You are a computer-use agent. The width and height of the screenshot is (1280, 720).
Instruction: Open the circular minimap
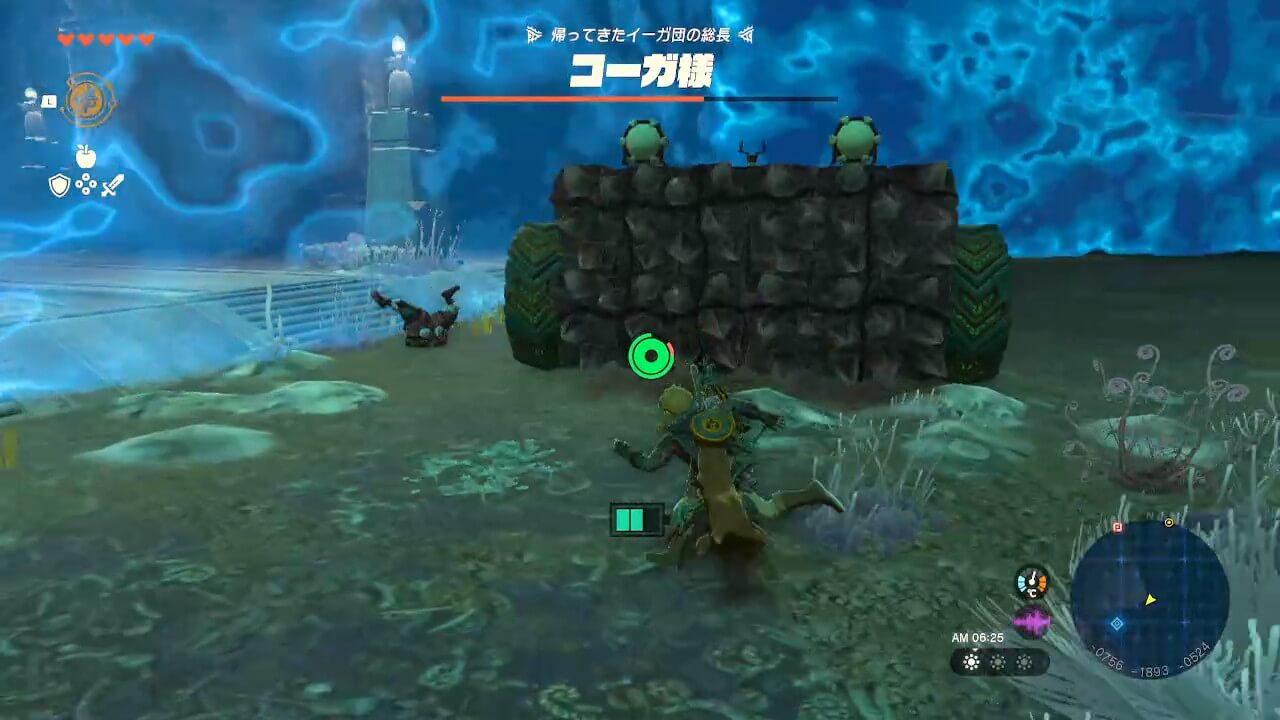(x=1149, y=597)
